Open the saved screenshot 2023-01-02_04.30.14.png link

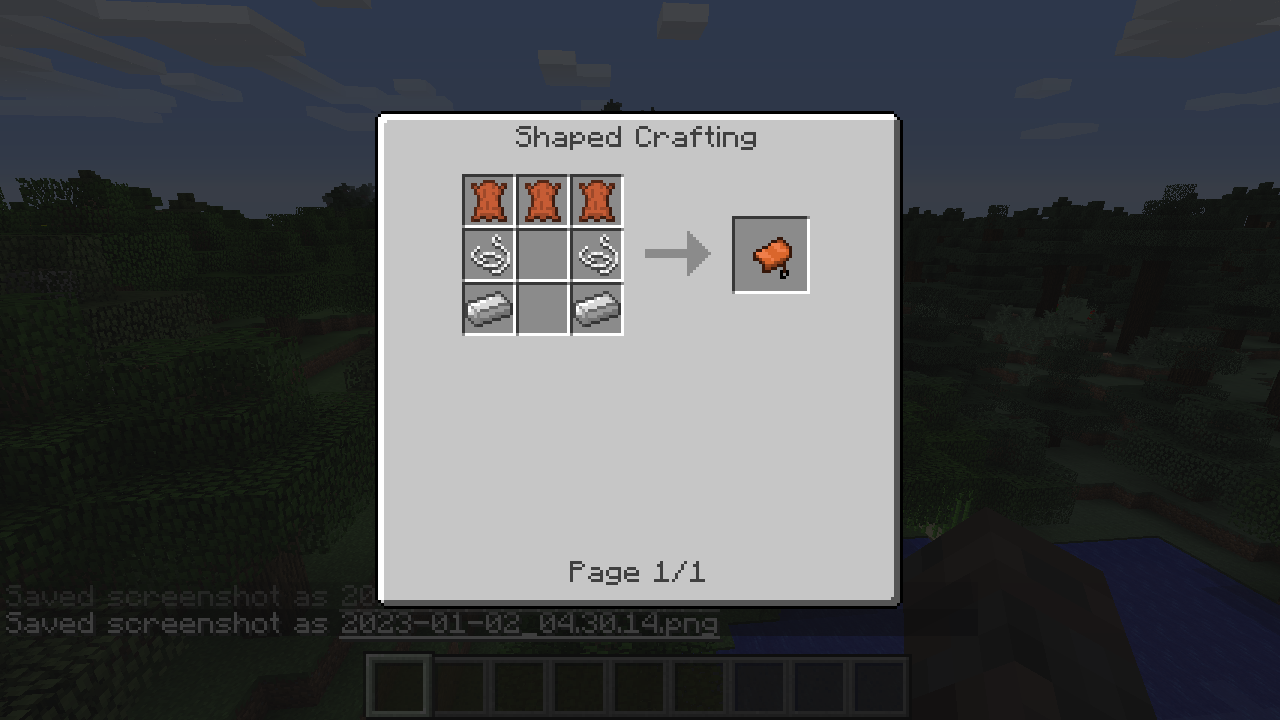[x=528, y=624]
